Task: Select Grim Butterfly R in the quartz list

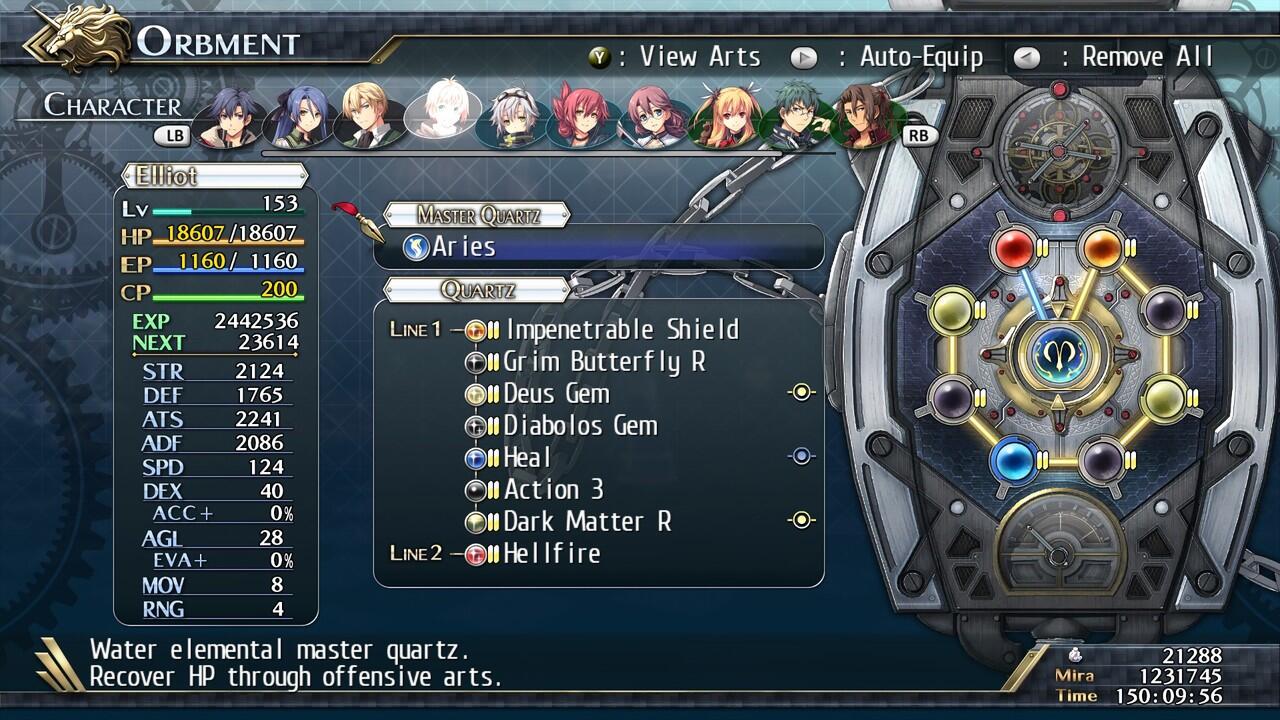Action: coord(604,361)
